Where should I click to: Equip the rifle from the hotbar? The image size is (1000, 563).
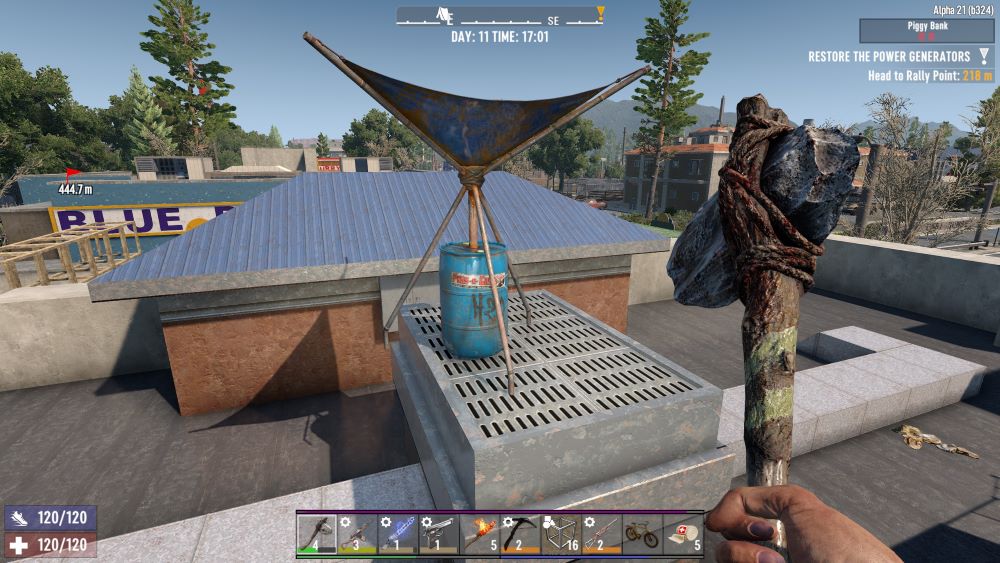click(602, 534)
